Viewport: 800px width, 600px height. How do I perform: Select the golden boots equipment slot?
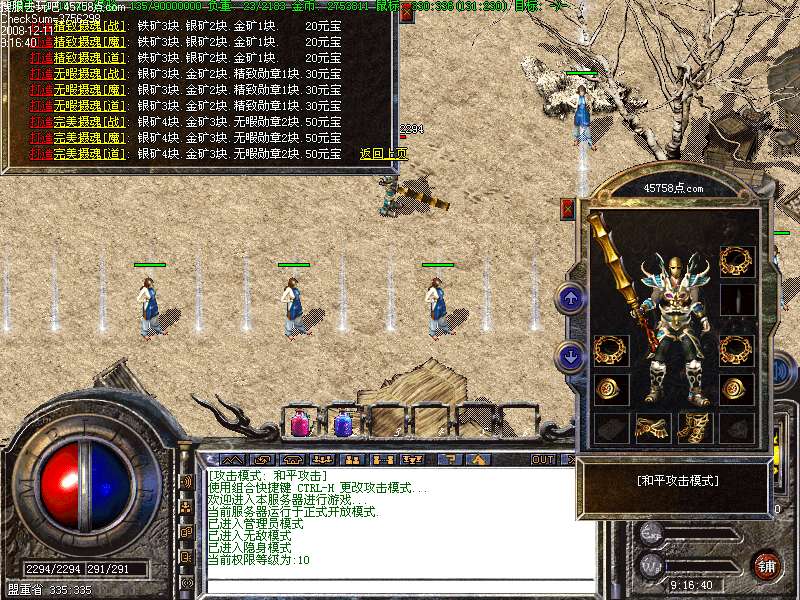click(694, 428)
